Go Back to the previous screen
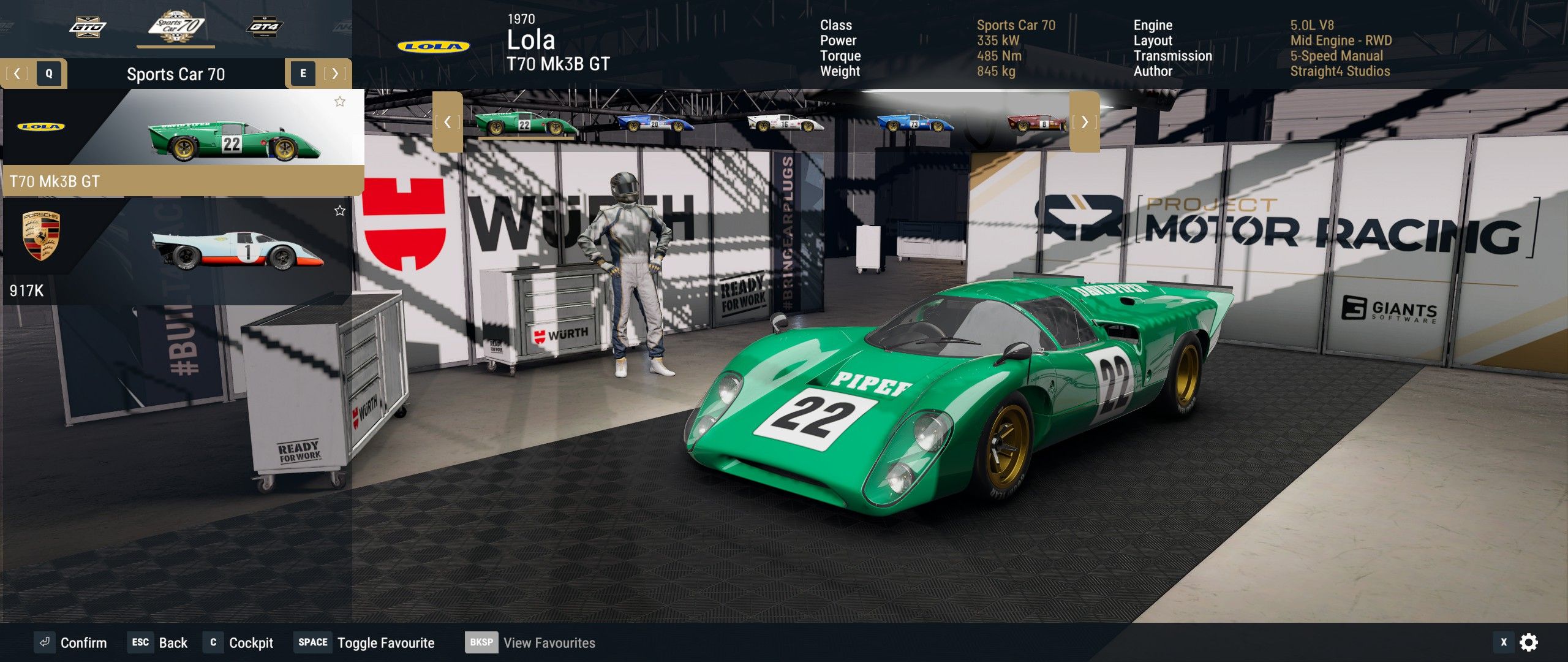 click(160, 642)
